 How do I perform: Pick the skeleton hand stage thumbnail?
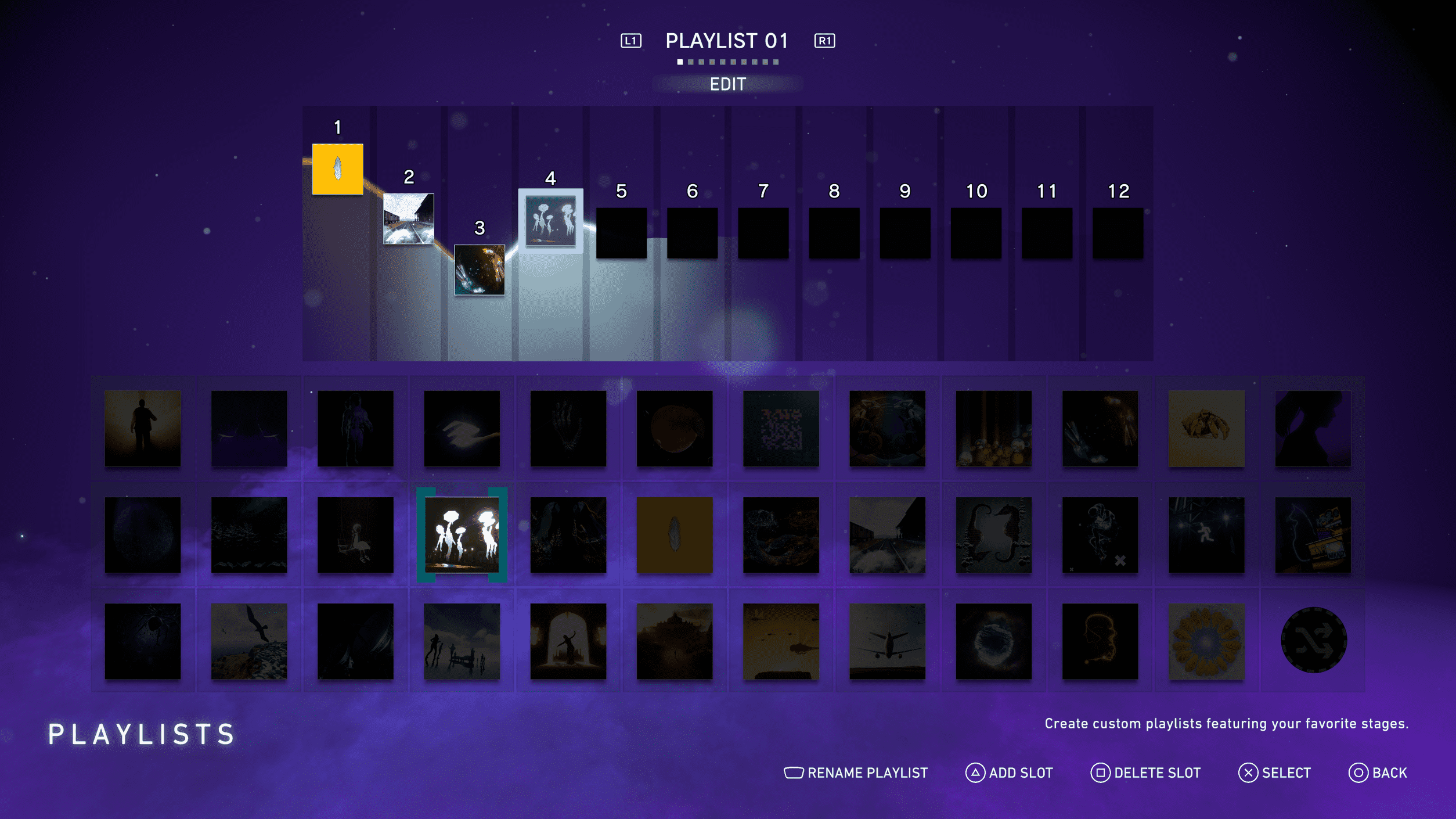click(x=568, y=428)
